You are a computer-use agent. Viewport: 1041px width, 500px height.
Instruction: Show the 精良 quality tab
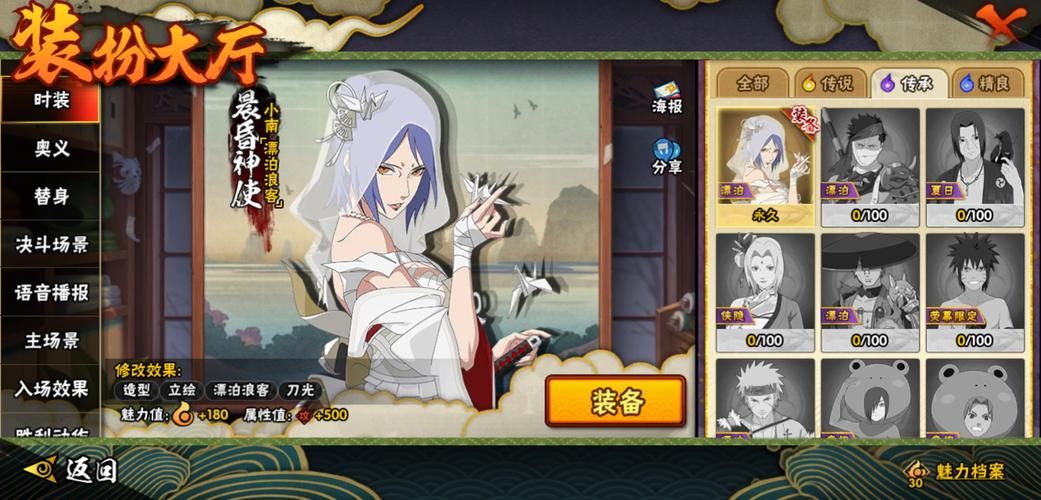pos(987,83)
